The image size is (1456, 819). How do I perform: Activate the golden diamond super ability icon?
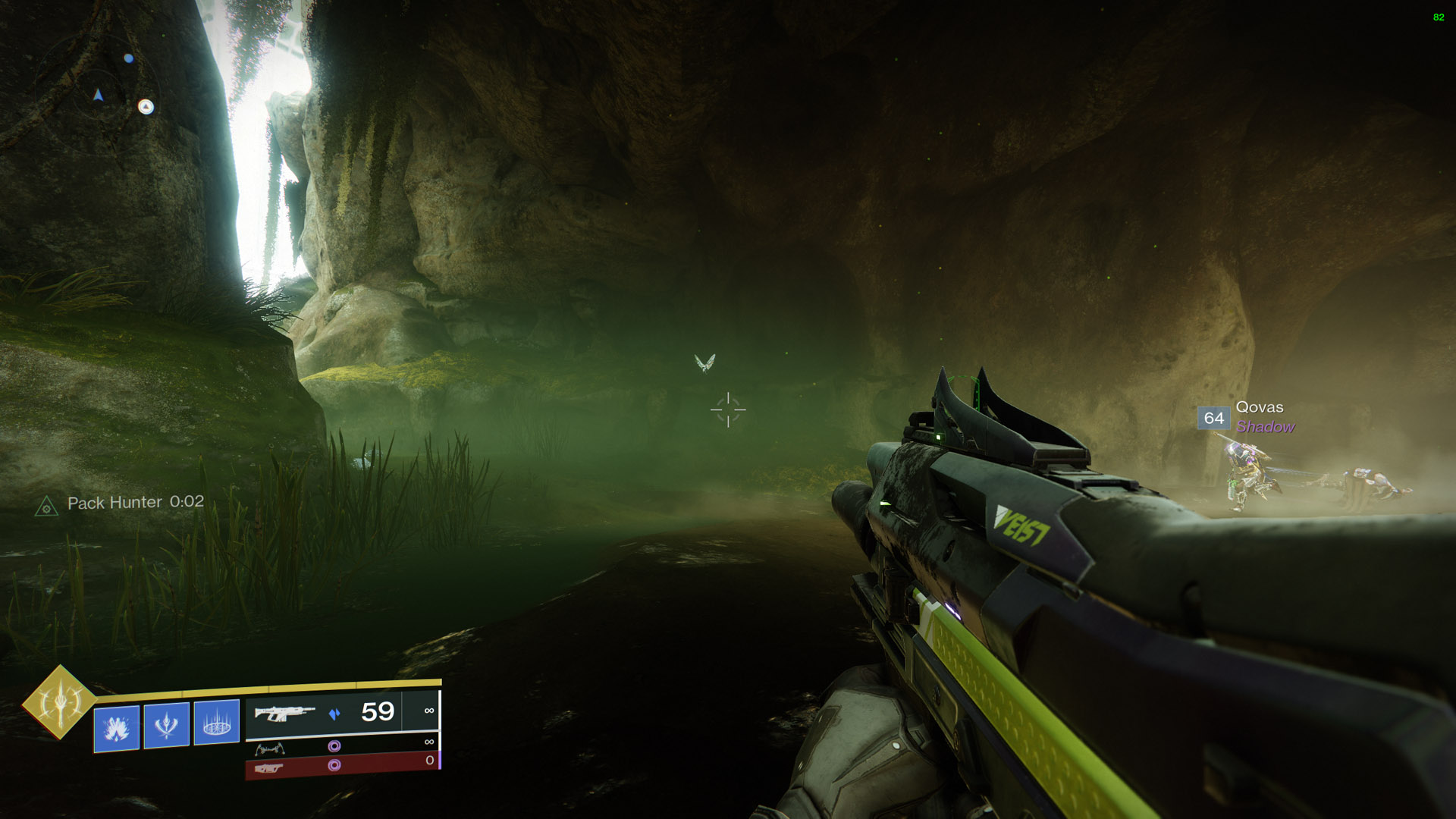click(59, 701)
